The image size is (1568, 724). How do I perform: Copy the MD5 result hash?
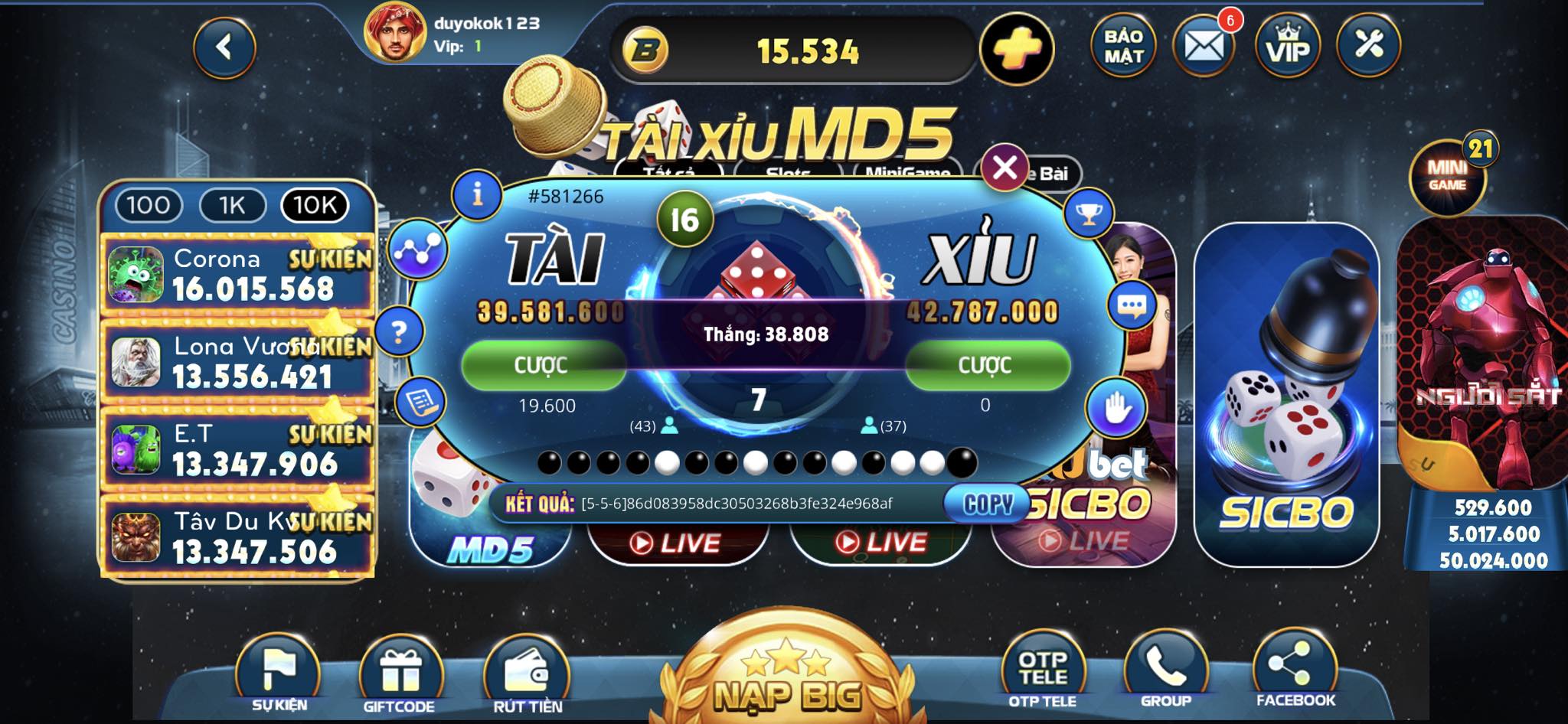click(x=987, y=504)
